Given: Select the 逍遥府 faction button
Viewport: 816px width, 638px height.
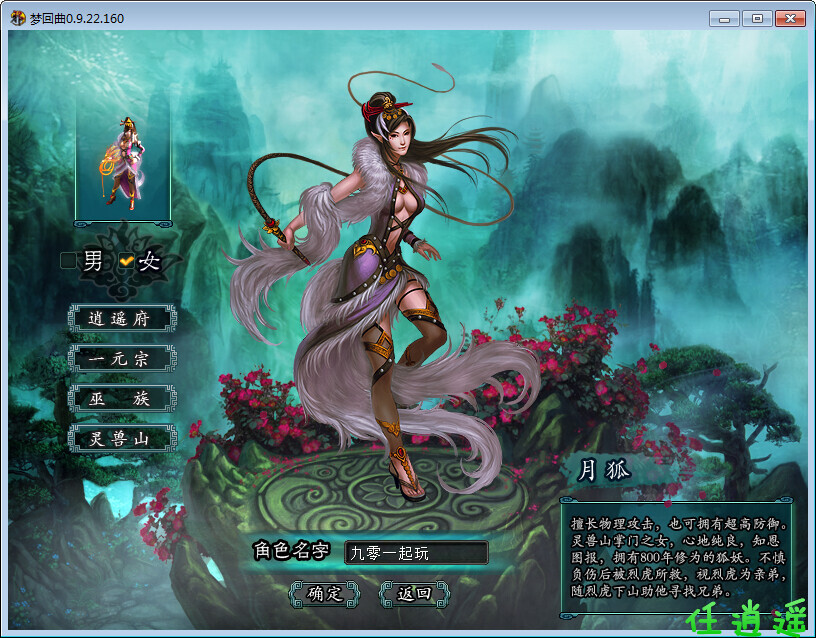Looking at the screenshot, I should click(122, 319).
